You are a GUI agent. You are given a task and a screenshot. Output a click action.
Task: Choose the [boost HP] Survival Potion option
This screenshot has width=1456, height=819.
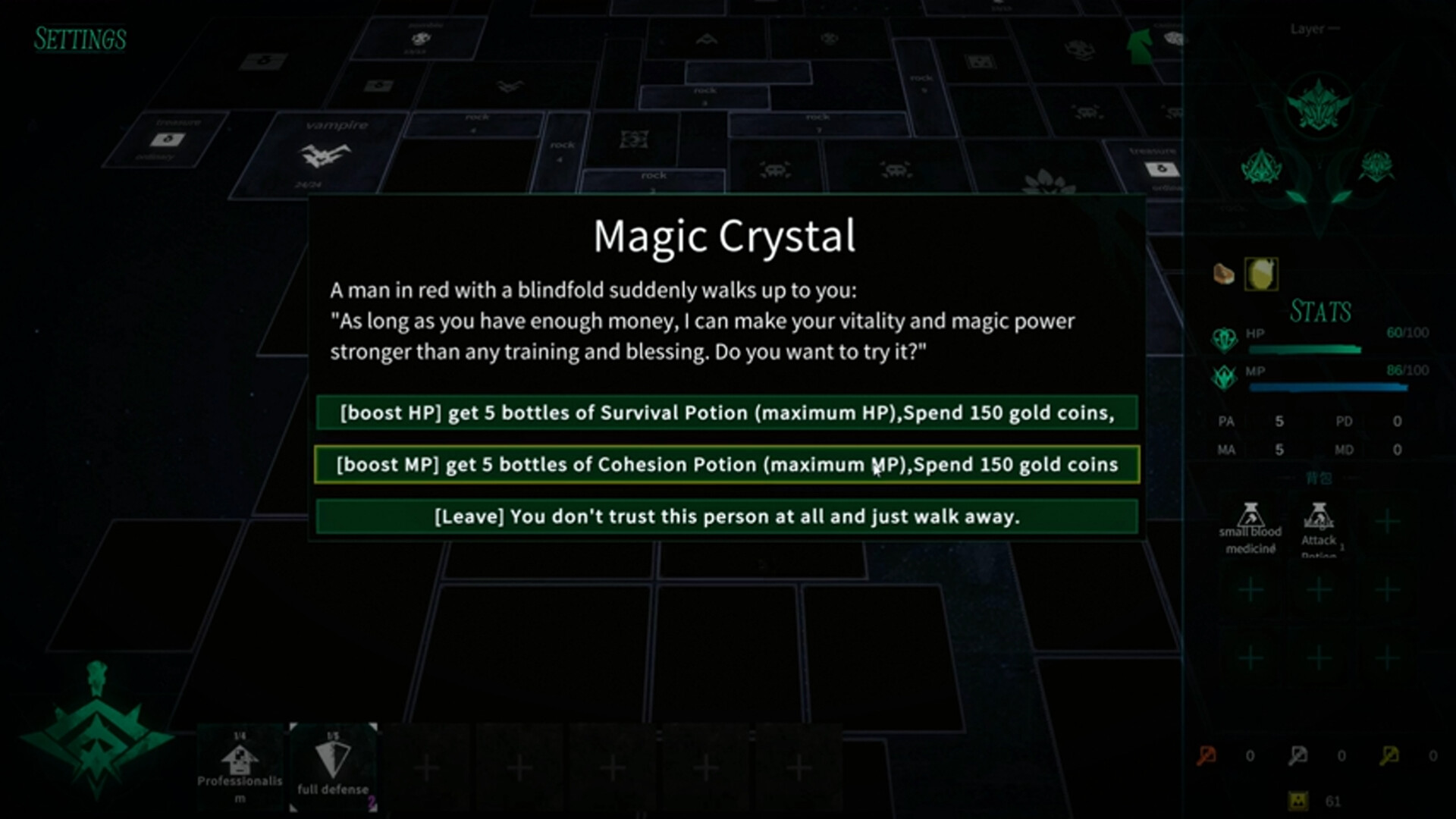(x=725, y=413)
